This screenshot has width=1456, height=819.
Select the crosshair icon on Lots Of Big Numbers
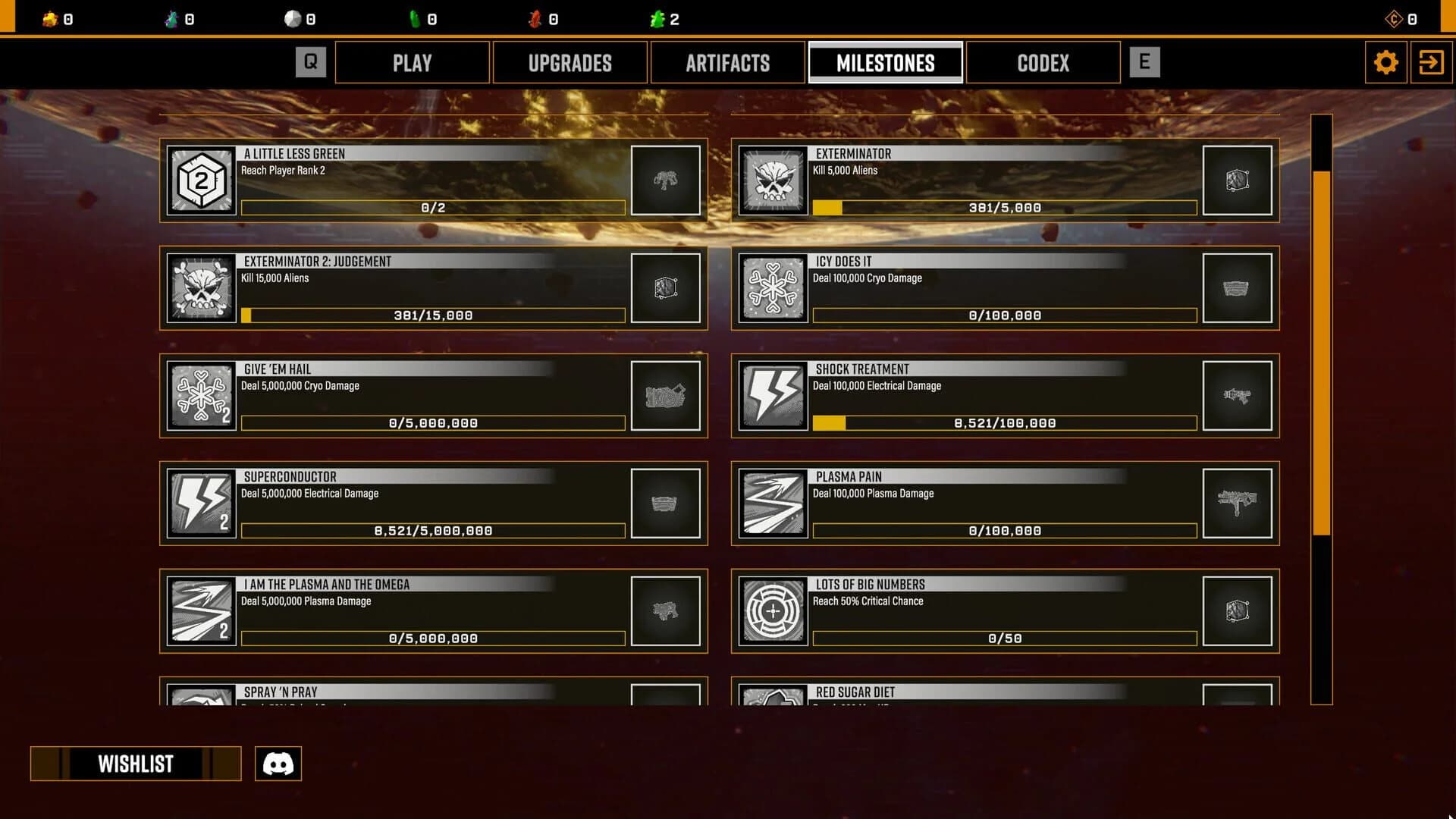coord(773,611)
